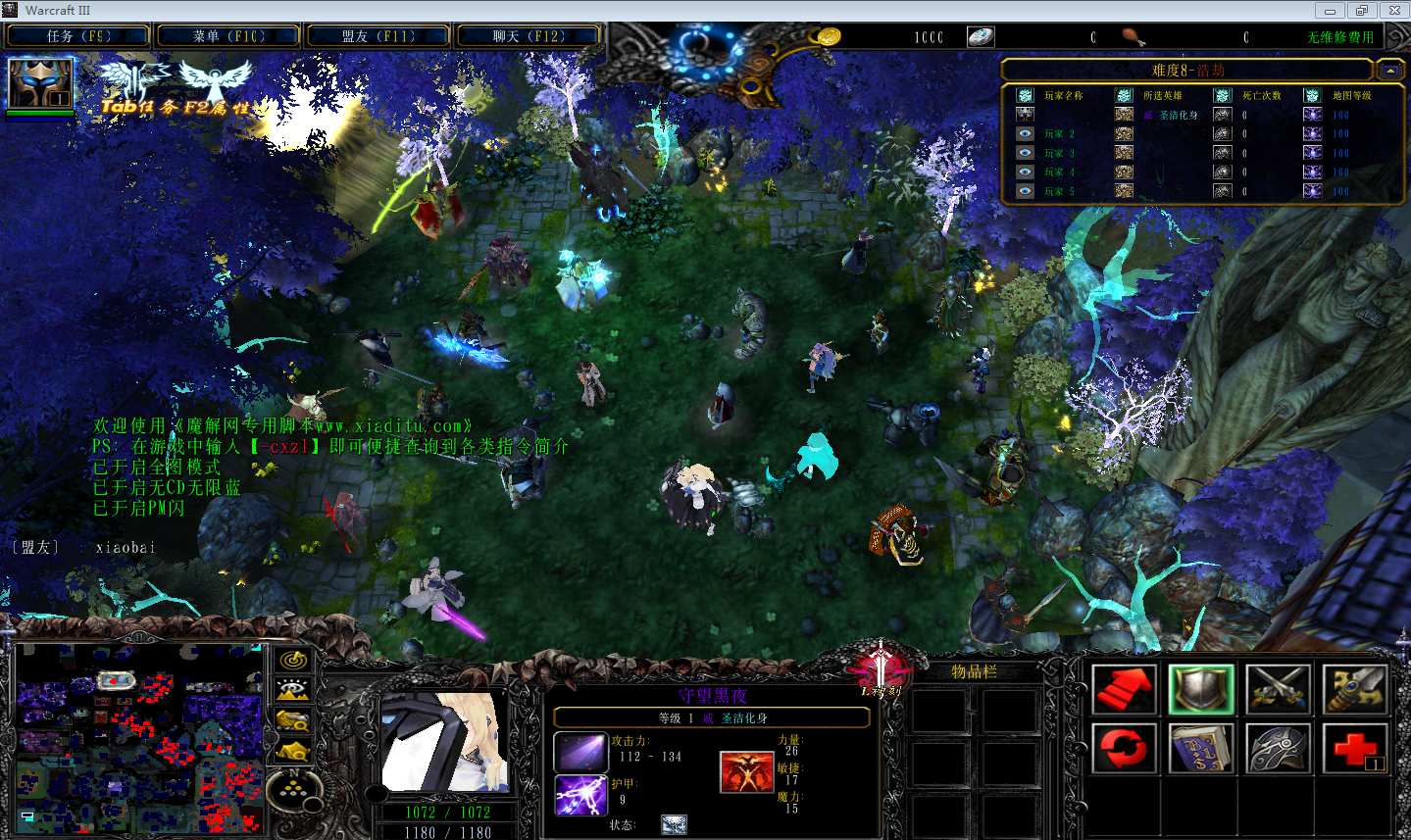Open the 菜单 (F10) game menu

[x=227, y=36]
